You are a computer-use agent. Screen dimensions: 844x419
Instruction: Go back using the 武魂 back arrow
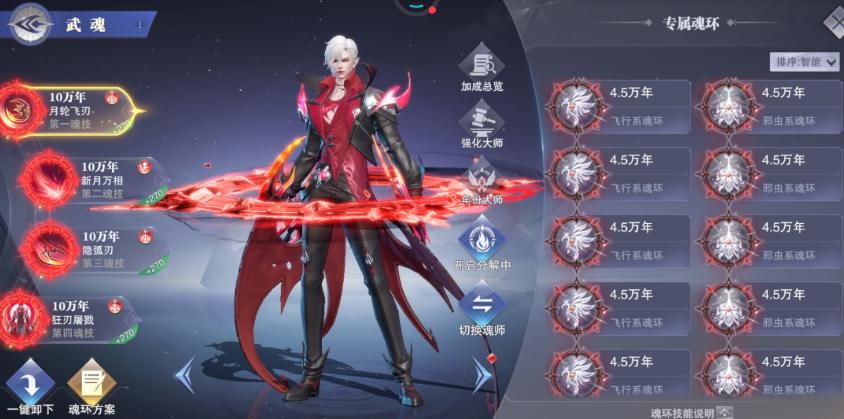[30, 24]
